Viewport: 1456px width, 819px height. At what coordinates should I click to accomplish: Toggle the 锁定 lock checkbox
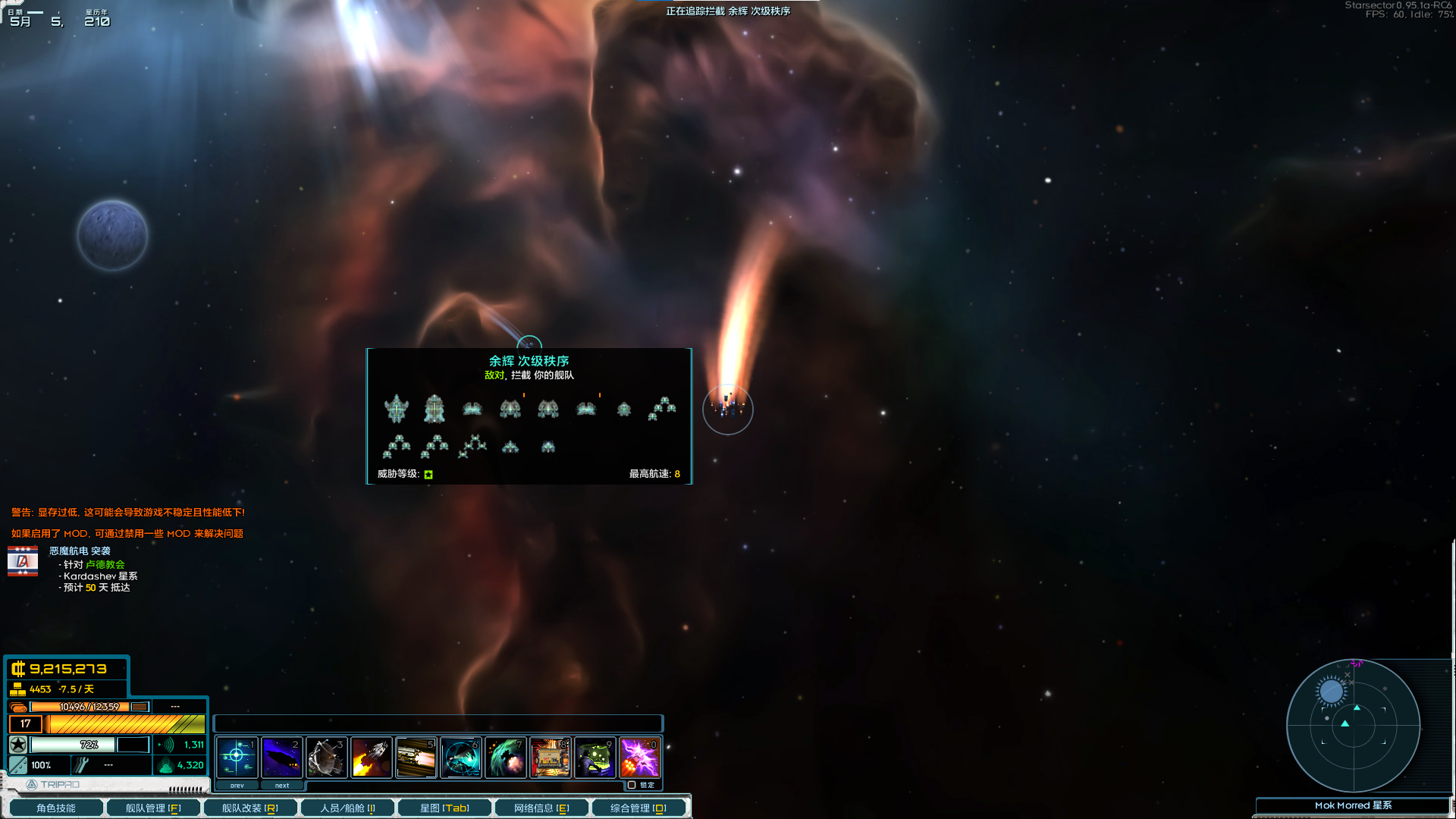click(x=632, y=785)
